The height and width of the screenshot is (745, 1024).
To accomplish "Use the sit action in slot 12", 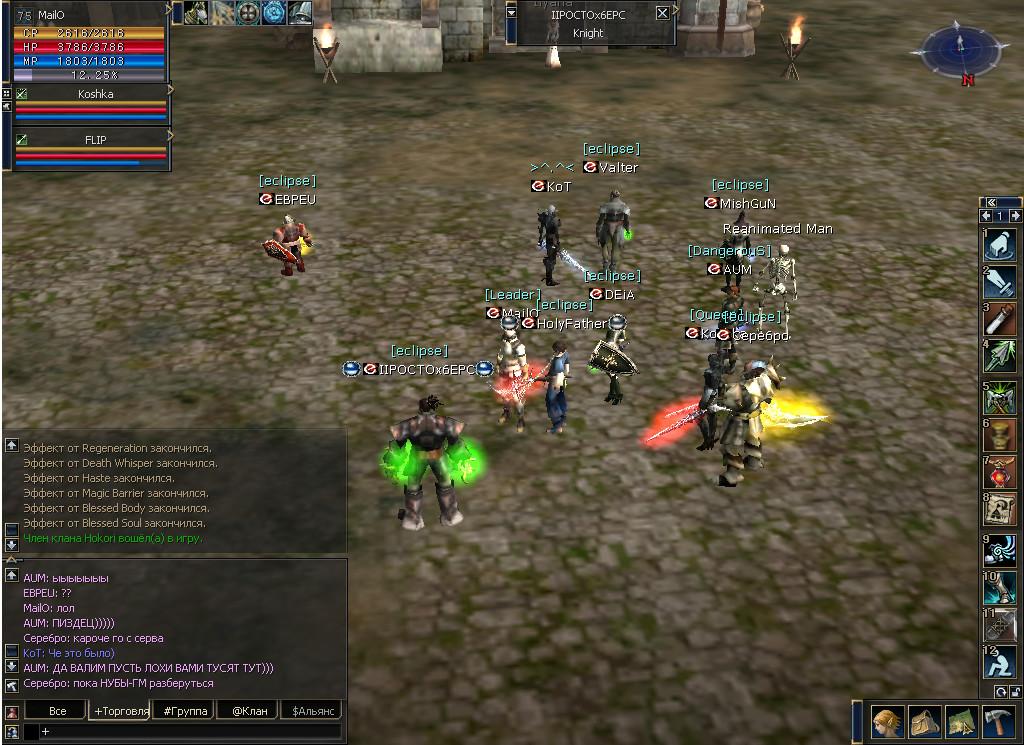I will 1000,662.
